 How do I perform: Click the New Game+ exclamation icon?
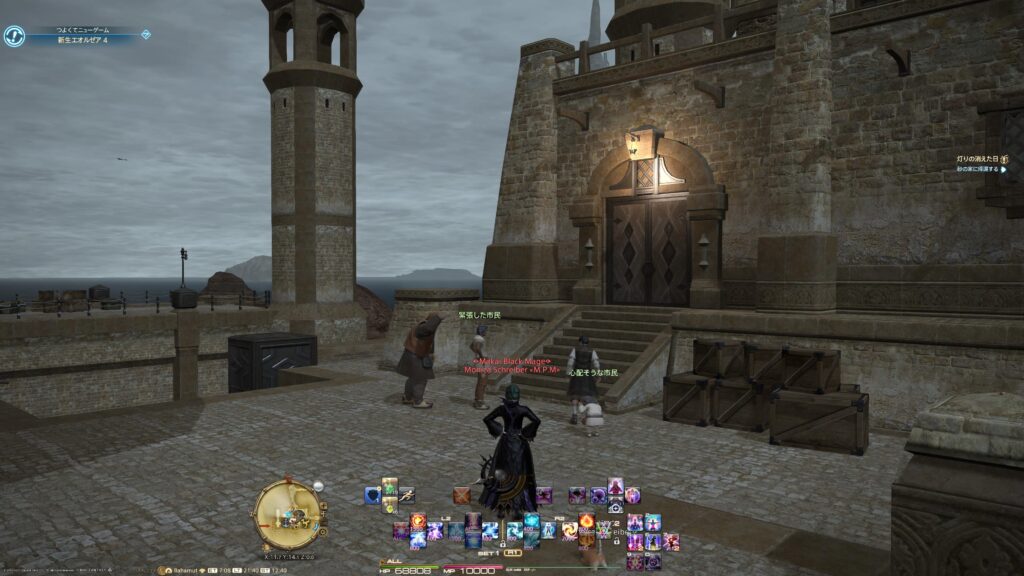coord(14,37)
